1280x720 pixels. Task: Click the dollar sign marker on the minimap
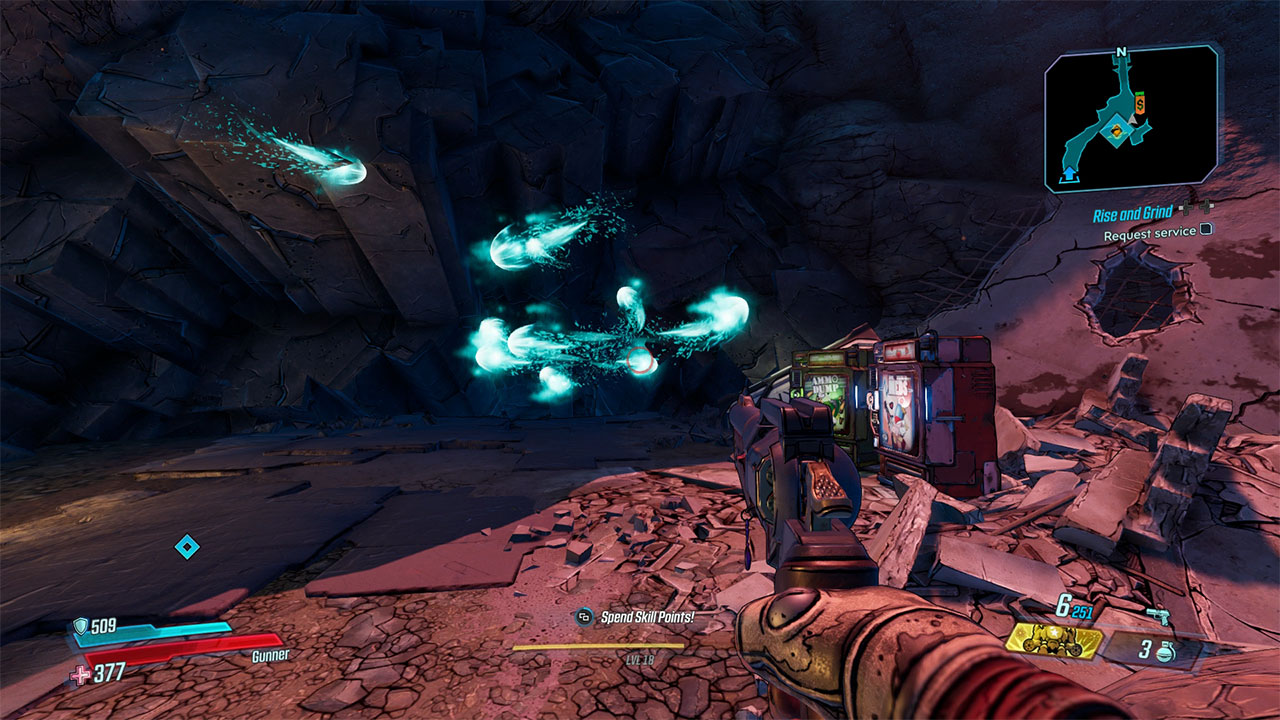click(x=1139, y=103)
